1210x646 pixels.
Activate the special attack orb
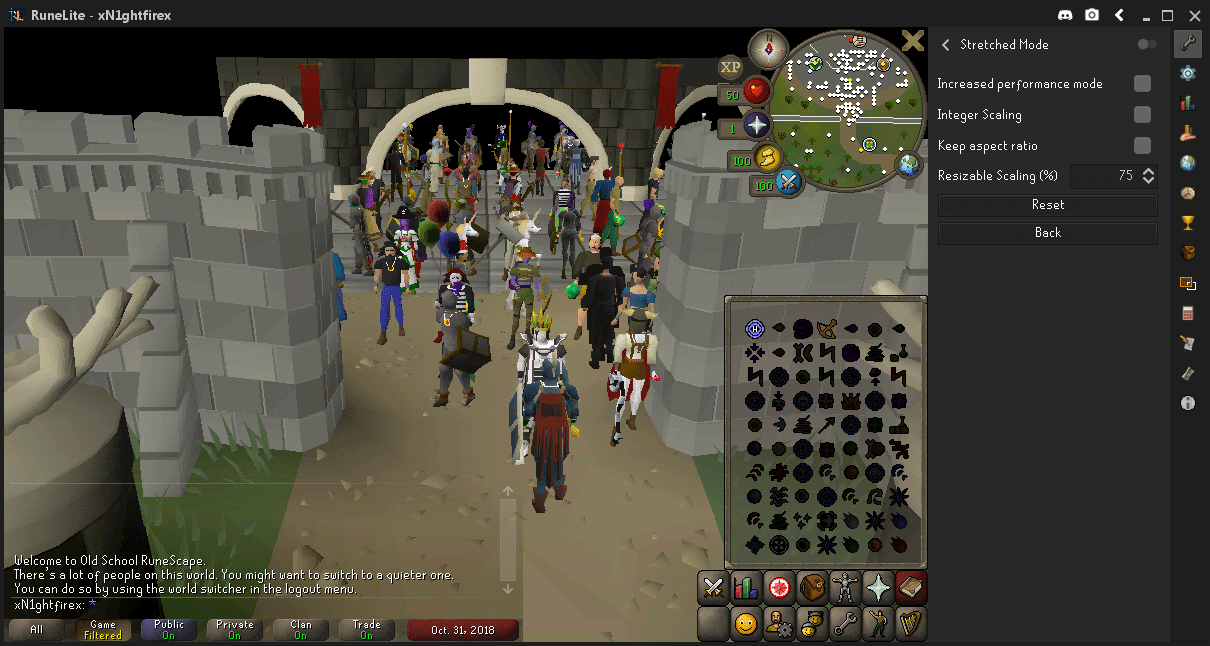point(789,183)
